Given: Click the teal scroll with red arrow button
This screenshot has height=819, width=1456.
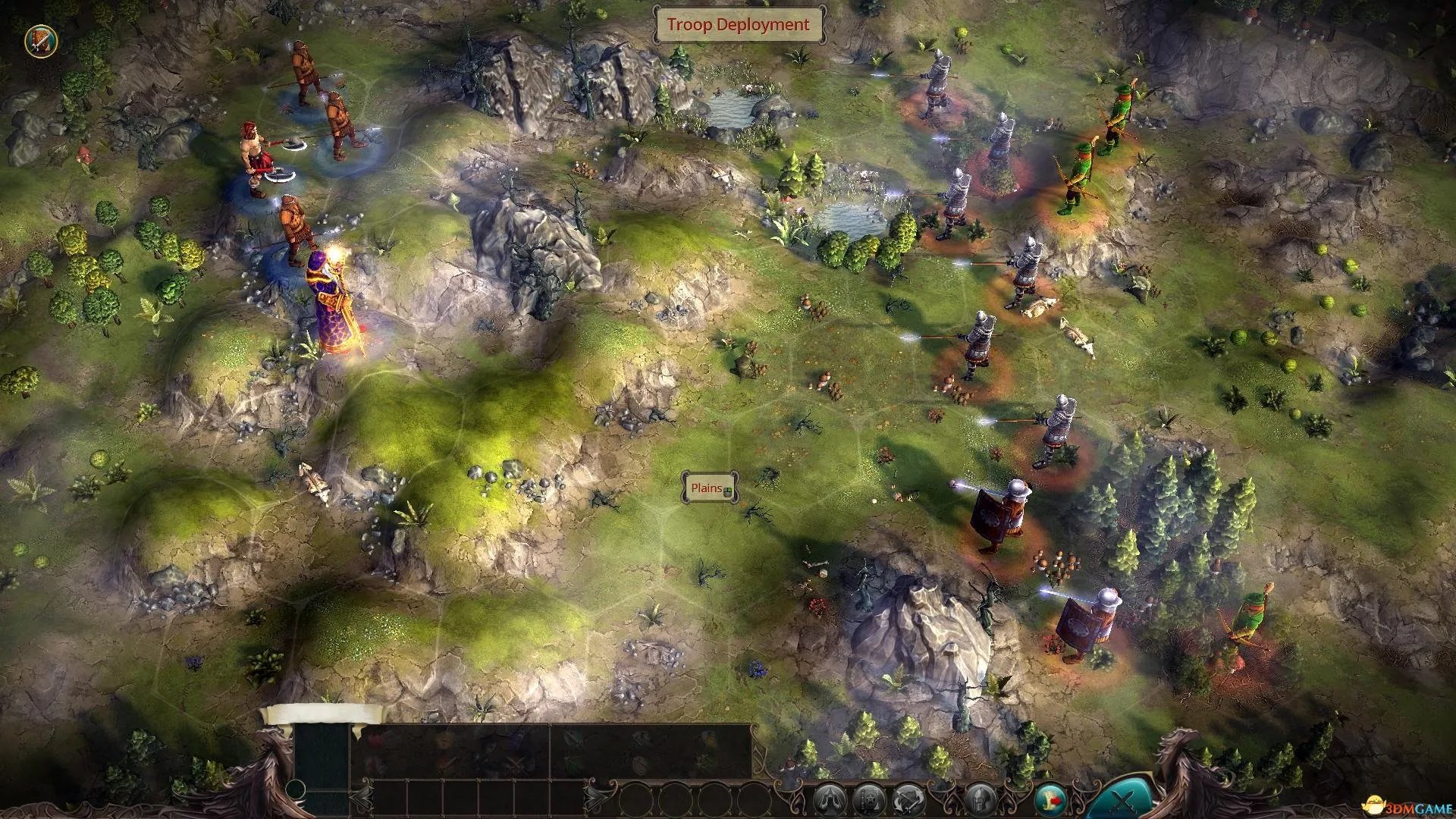Looking at the screenshot, I should click(1051, 799).
